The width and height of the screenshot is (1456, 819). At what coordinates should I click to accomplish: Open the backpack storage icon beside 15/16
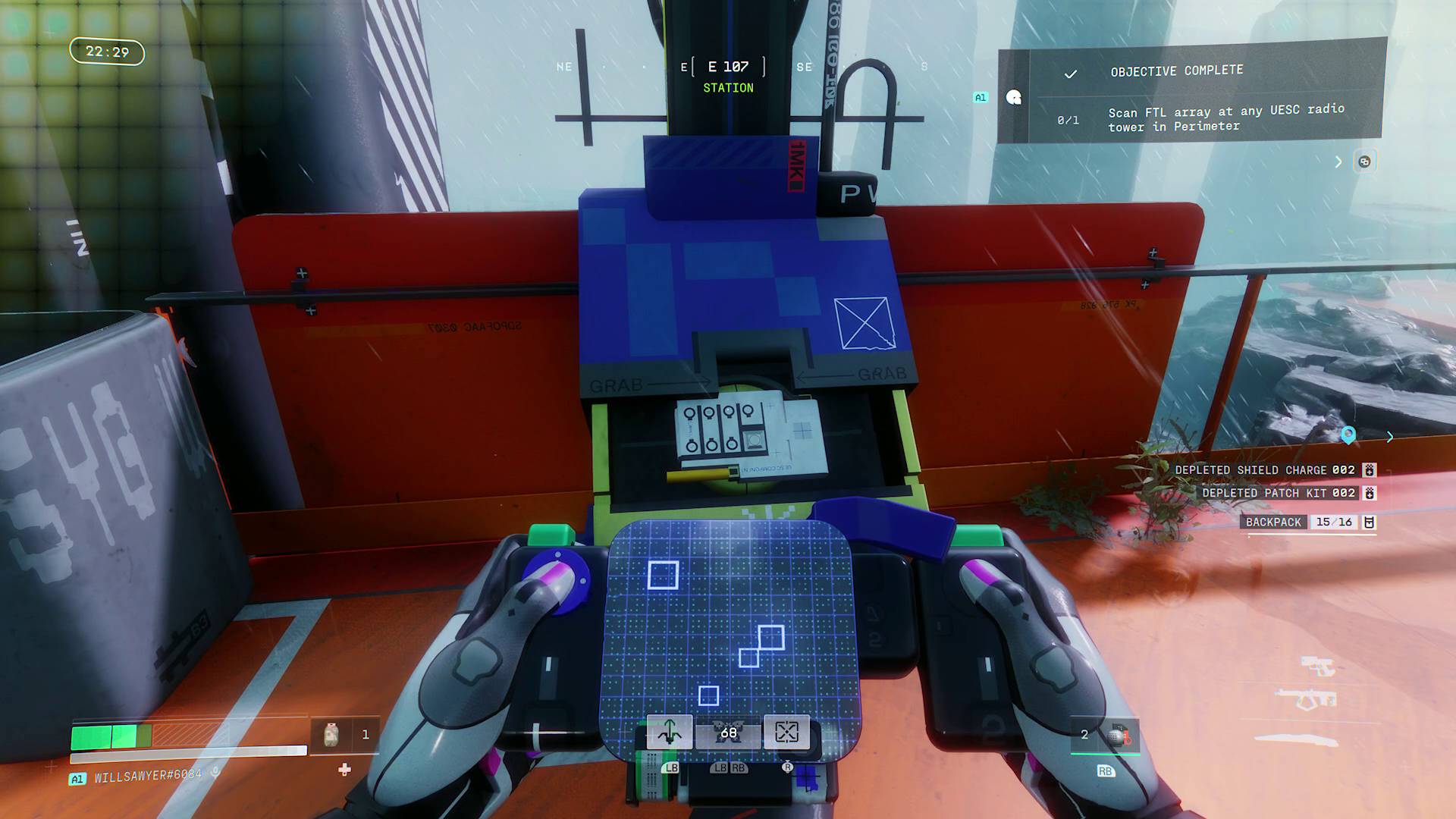(x=1370, y=522)
